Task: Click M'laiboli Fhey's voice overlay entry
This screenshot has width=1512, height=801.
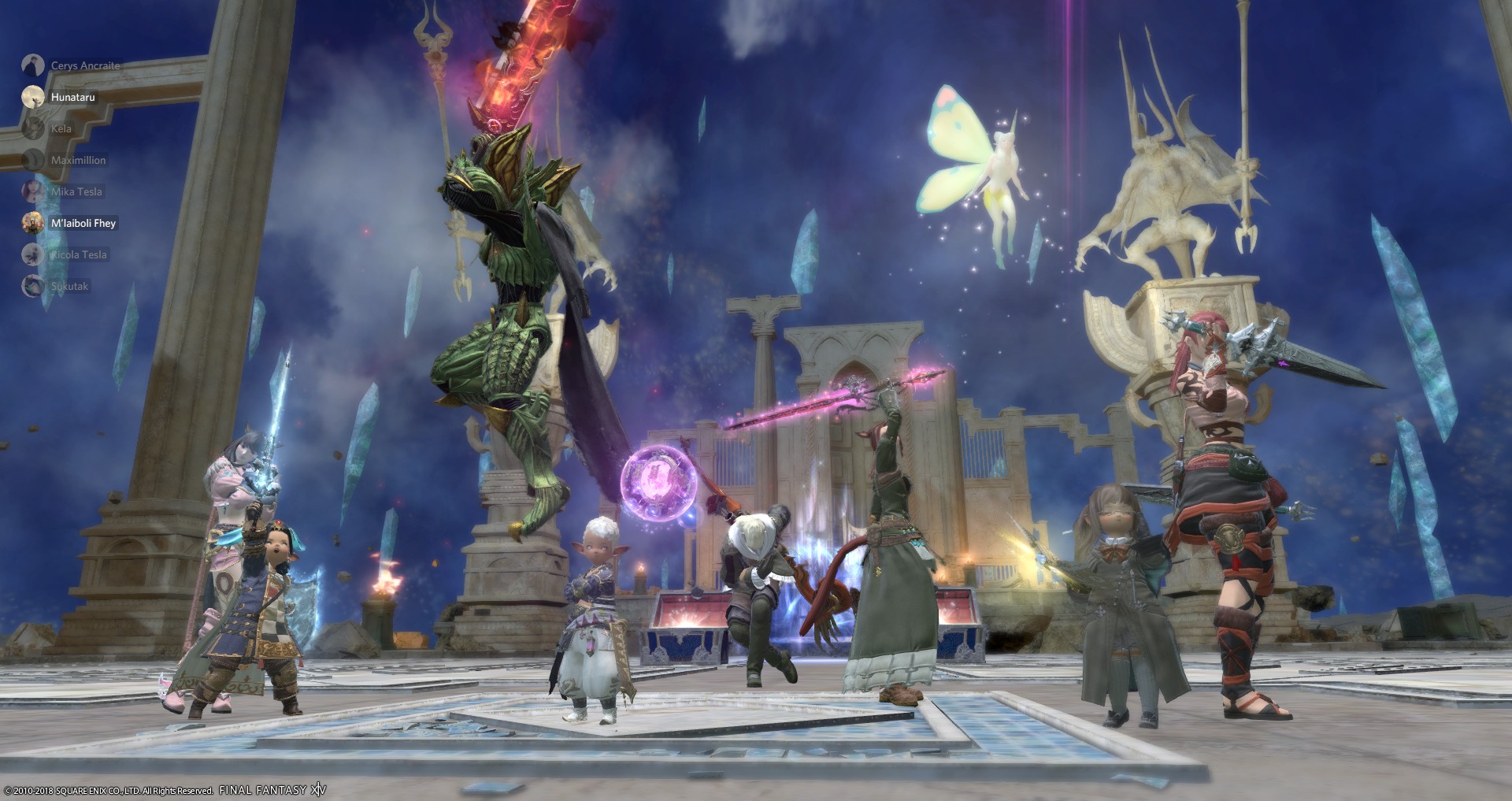Action: click(82, 223)
